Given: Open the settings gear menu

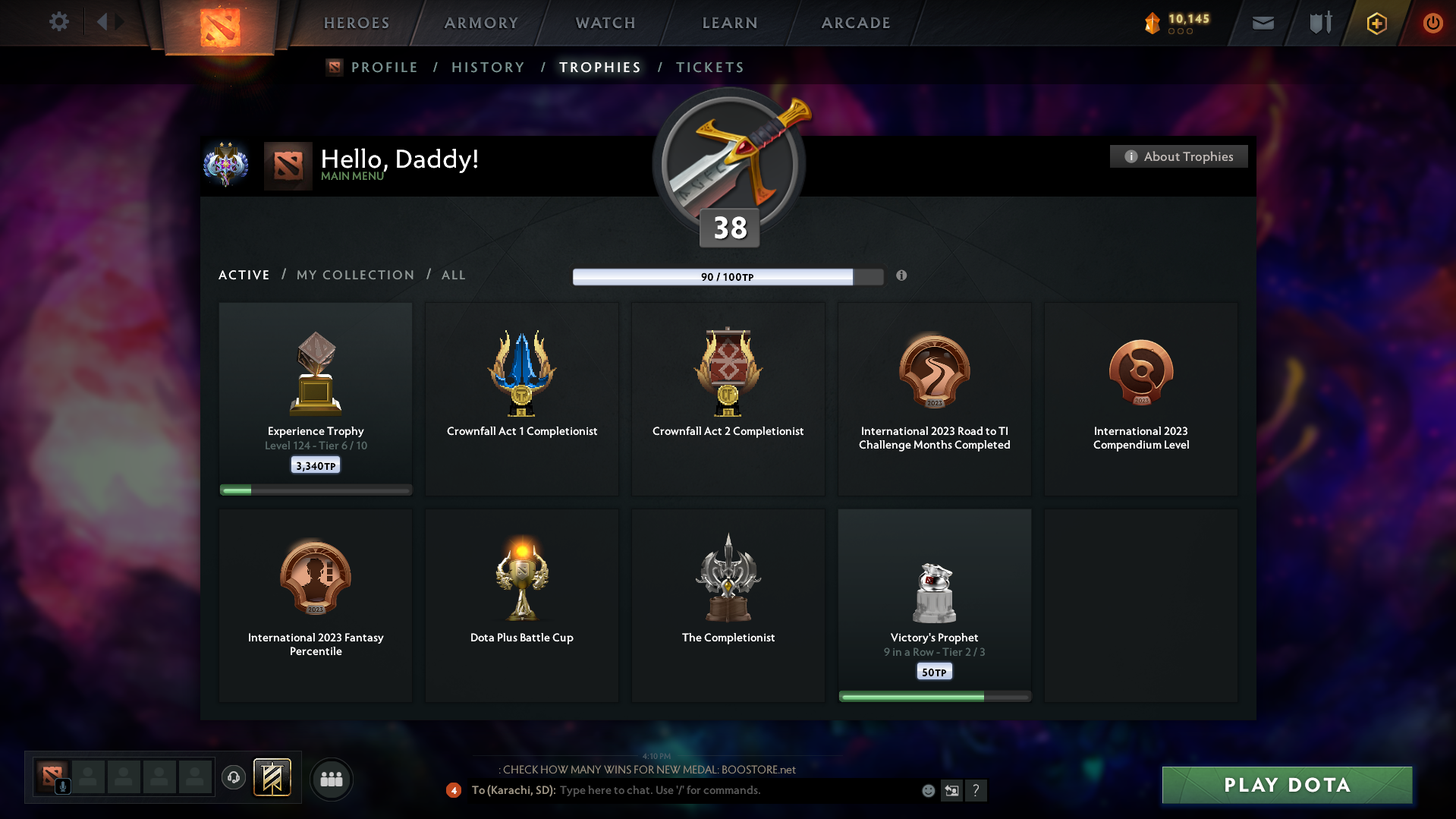Looking at the screenshot, I should pos(59,22).
